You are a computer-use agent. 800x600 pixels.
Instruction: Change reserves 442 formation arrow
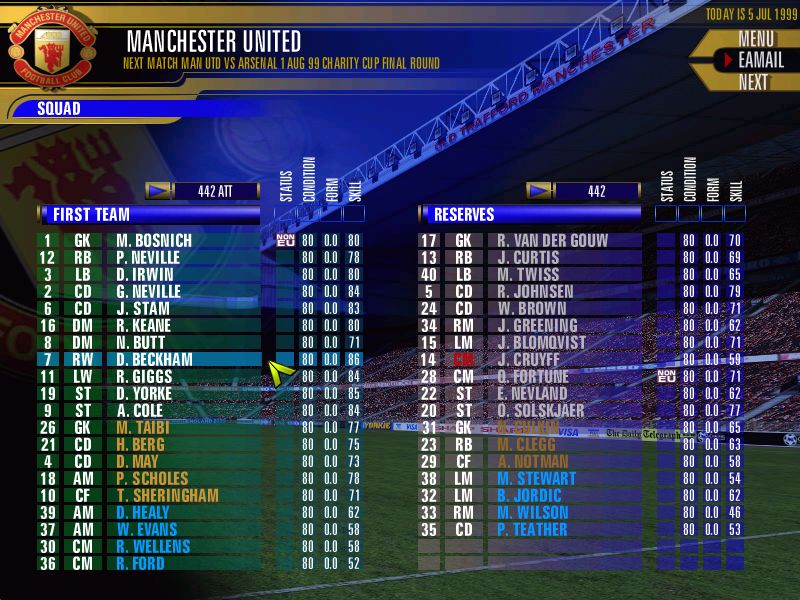click(x=539, y=190)
